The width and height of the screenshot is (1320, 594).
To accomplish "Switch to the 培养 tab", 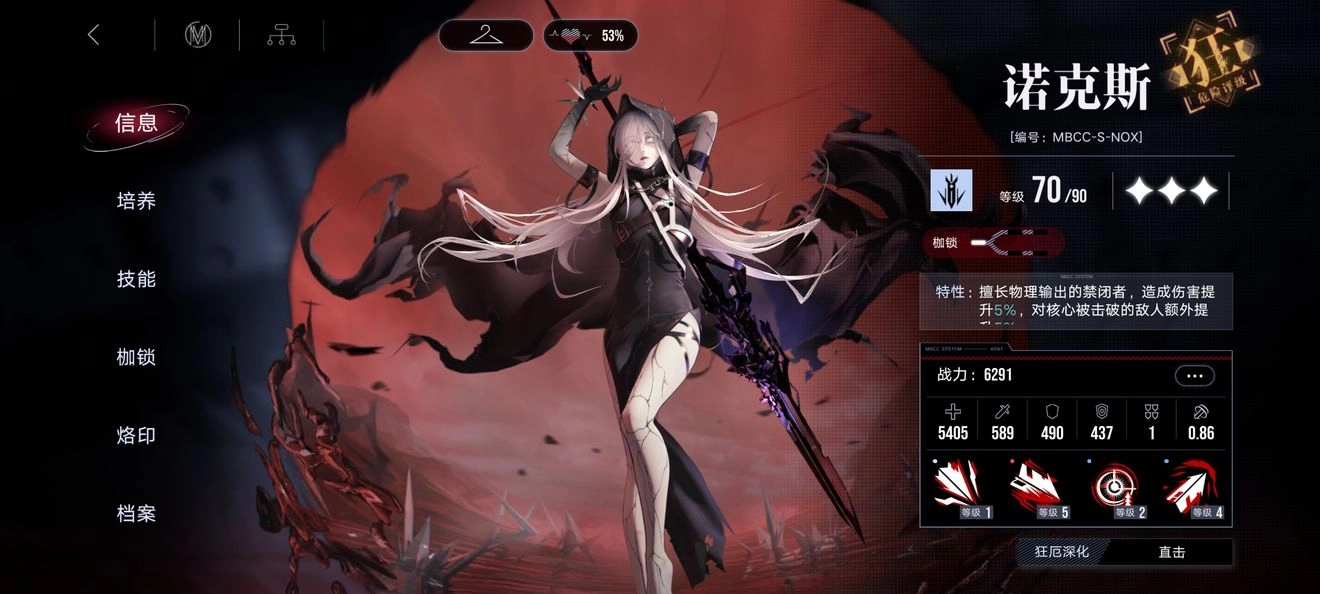I will tap(136, 201).
